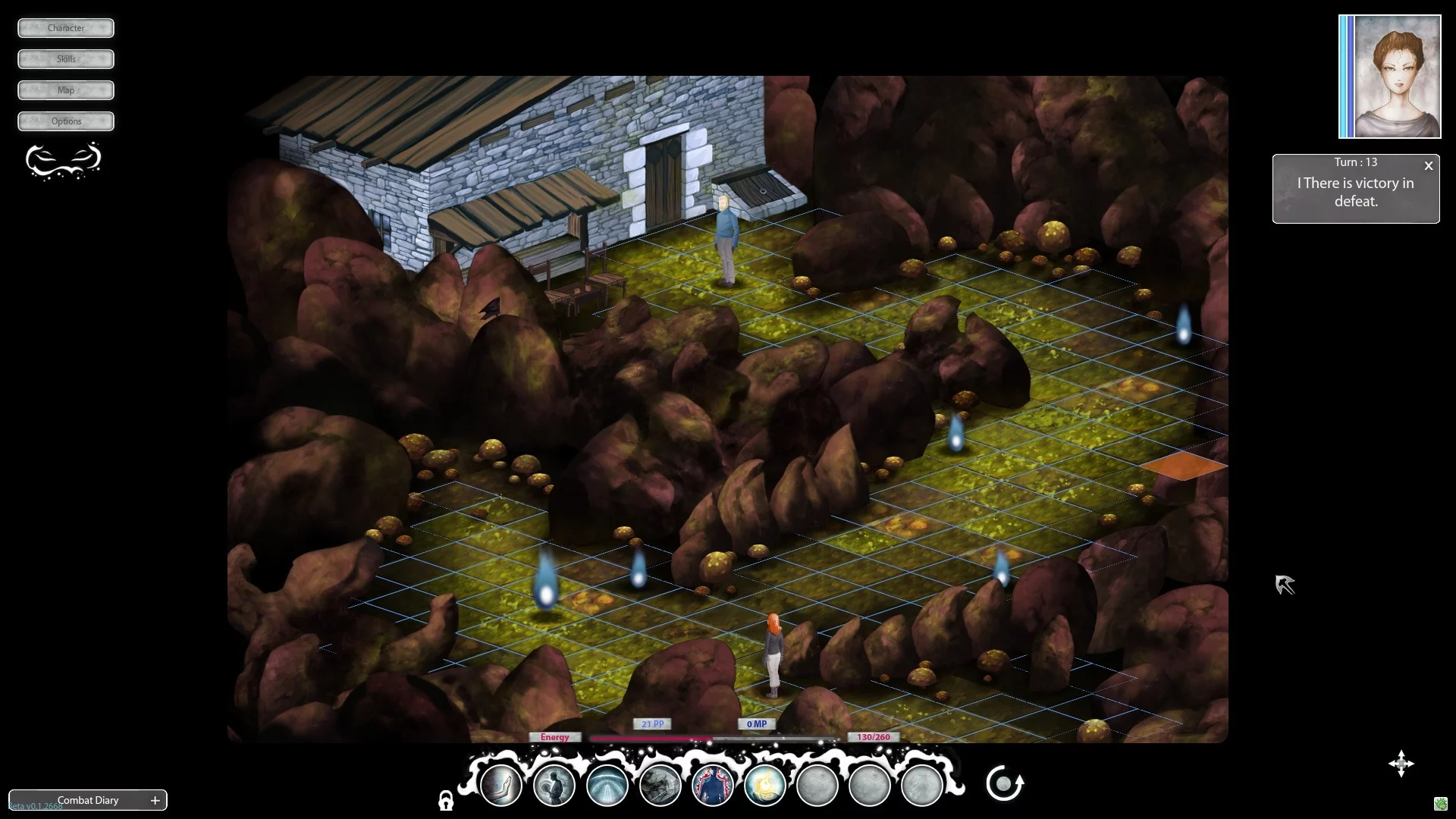Close the turn 13 message box

coord(1429,165)
